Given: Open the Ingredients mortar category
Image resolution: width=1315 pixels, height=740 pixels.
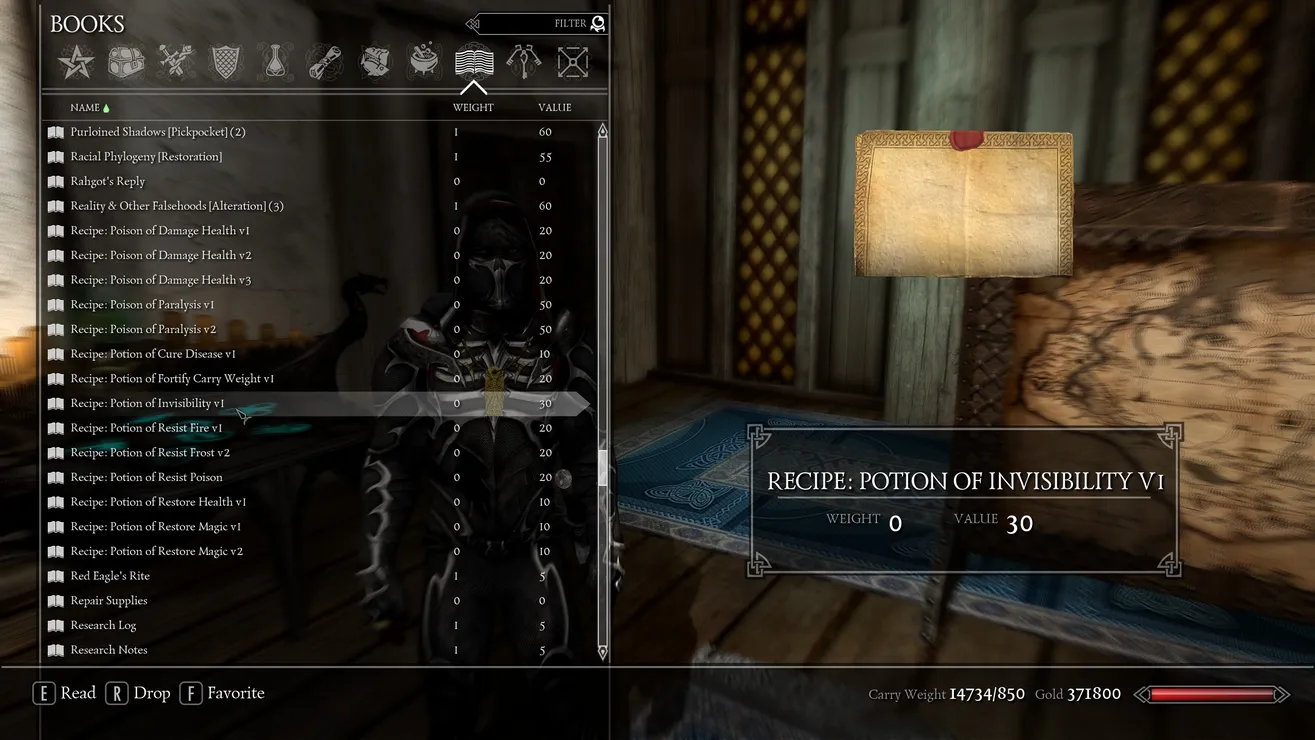Looking at the screenshot, I should (424, 63).
